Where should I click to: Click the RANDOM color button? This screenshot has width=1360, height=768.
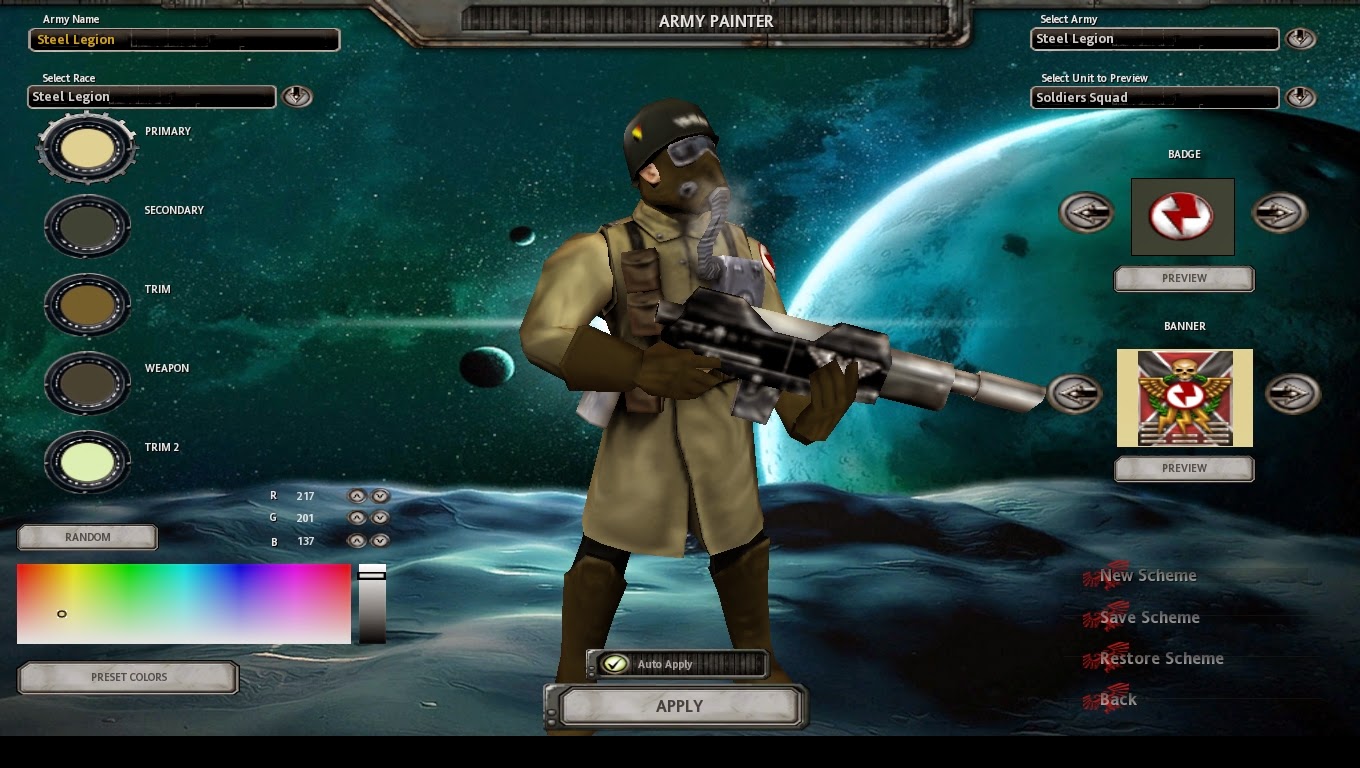87,537
